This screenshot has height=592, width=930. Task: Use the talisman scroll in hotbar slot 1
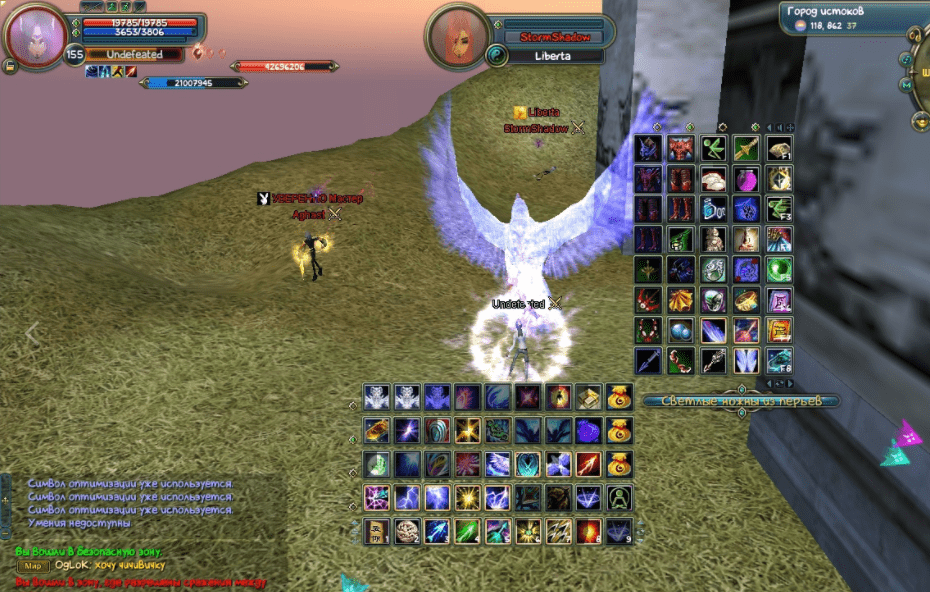[376, 531]
